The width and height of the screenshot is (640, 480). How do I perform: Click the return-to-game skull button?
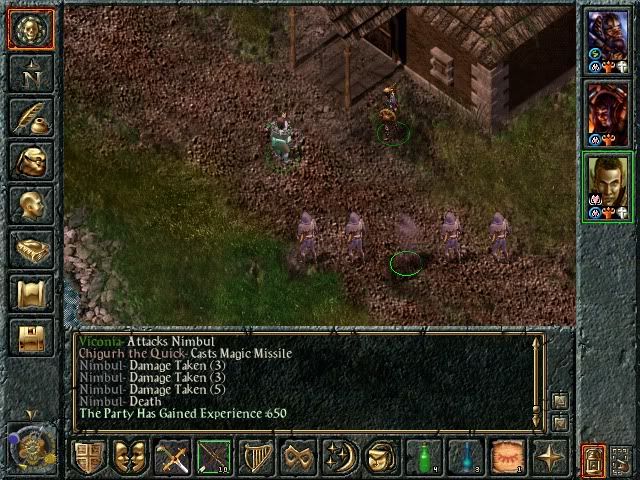click(30, 29)
